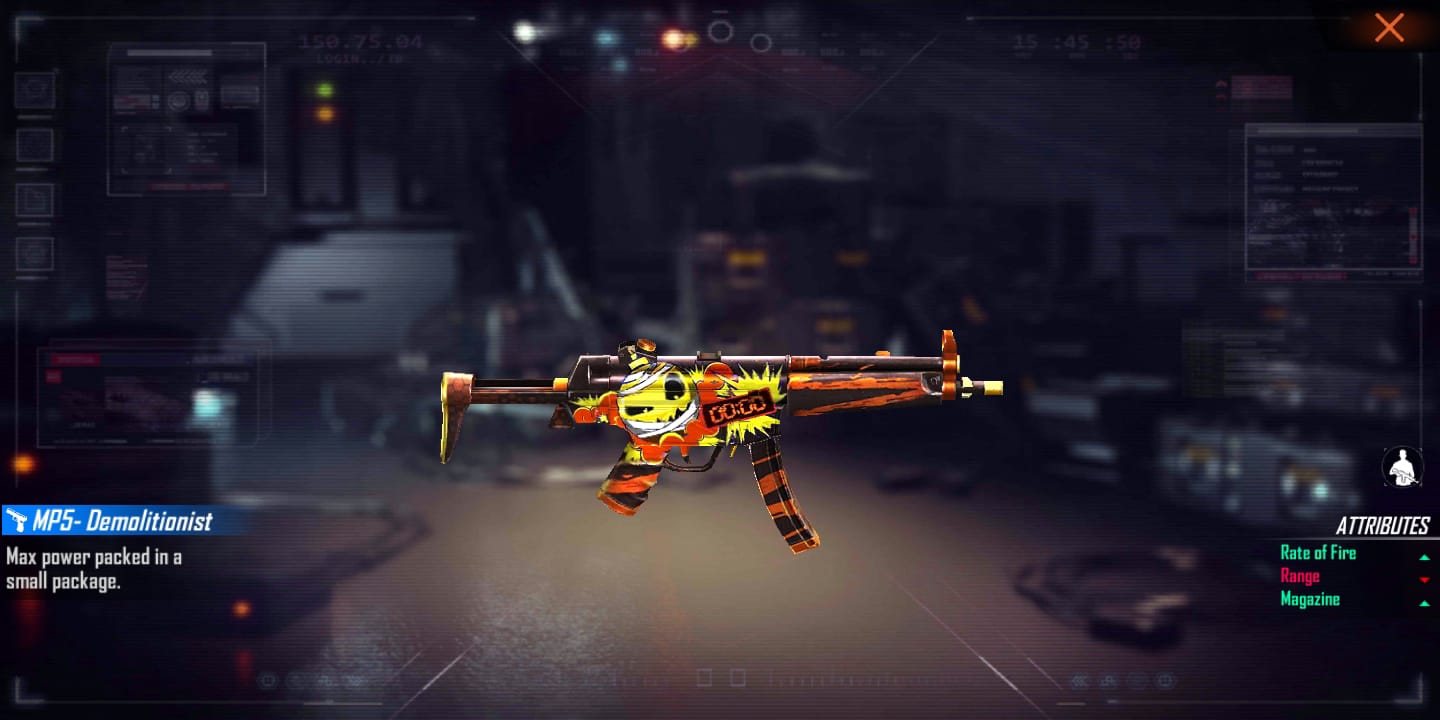Click the weapon description text
This screenshot has height=720, width=1440.
click(92, 566)
